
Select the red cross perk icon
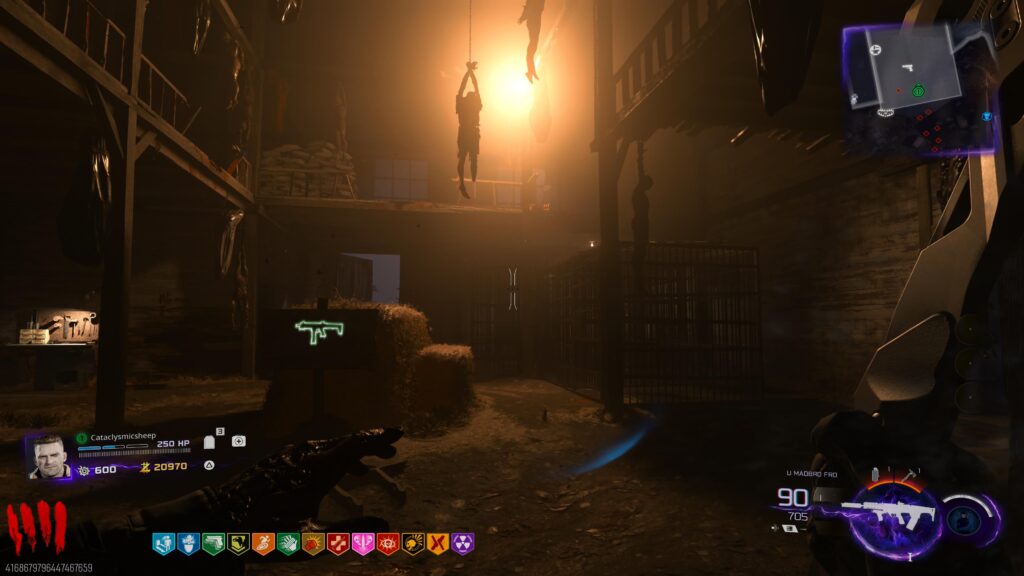338,543
